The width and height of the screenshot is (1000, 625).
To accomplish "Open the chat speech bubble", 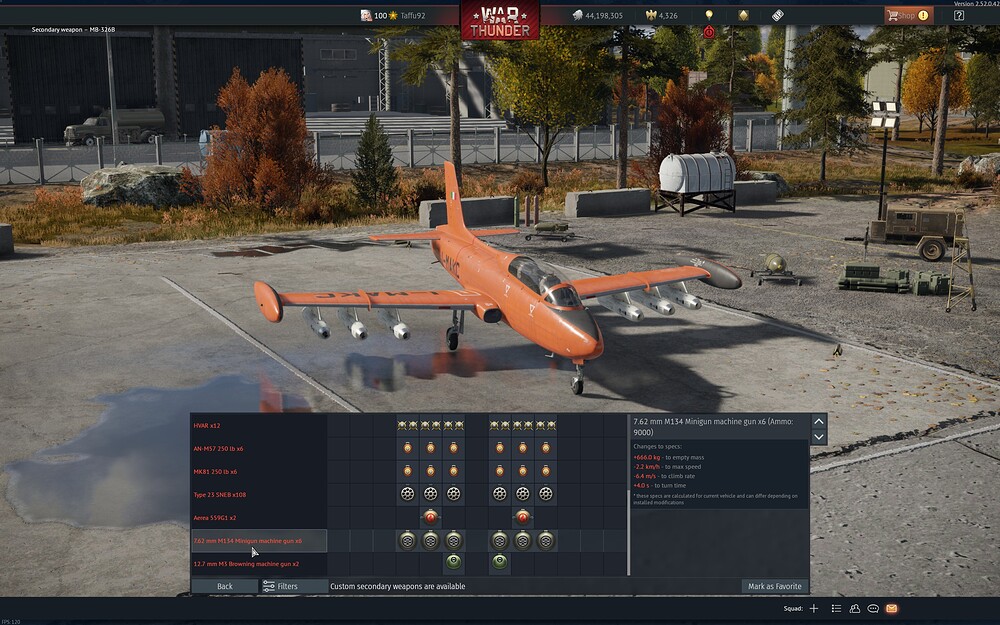I will point(873,608).
